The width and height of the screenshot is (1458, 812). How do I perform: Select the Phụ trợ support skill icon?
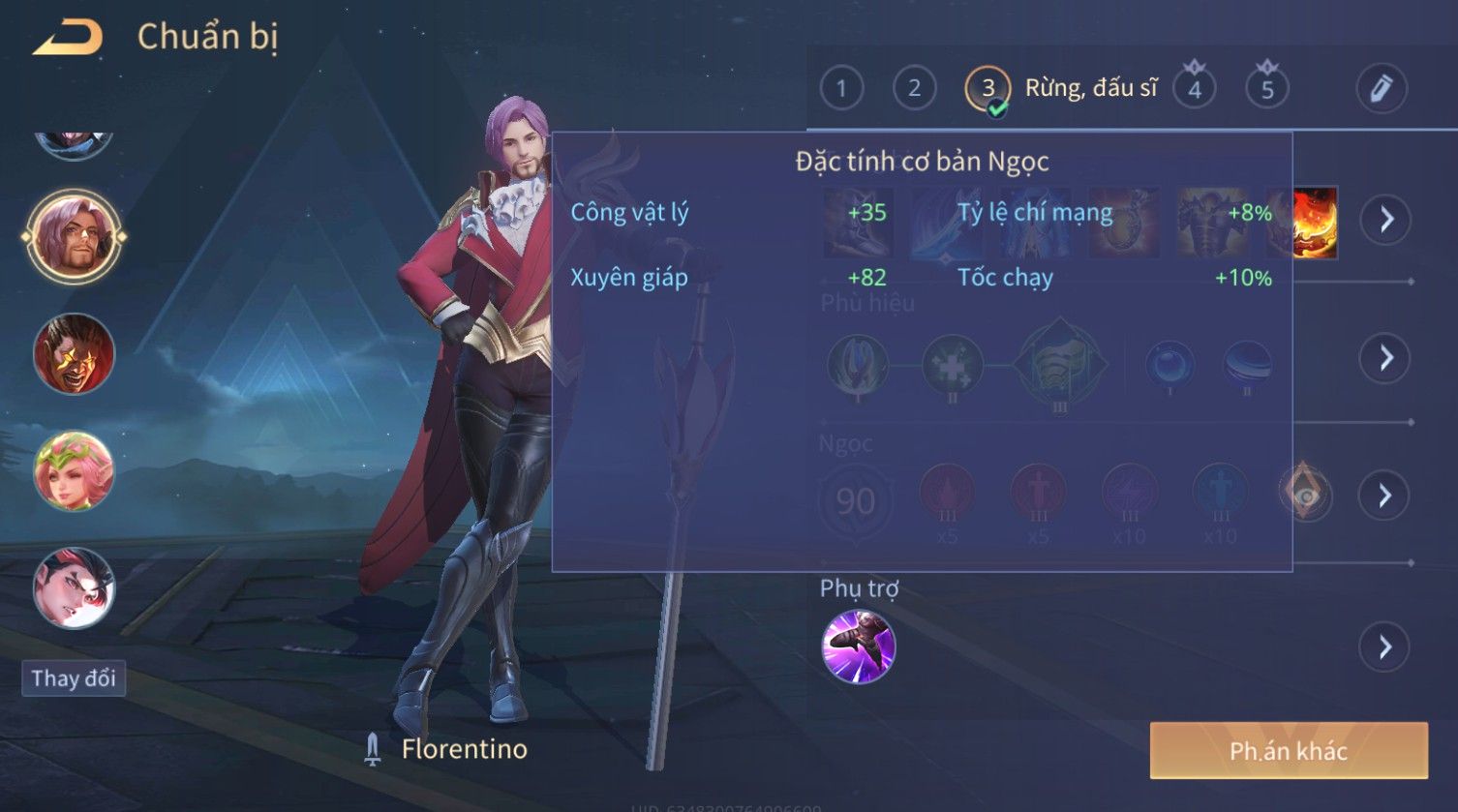pos(858,647)
